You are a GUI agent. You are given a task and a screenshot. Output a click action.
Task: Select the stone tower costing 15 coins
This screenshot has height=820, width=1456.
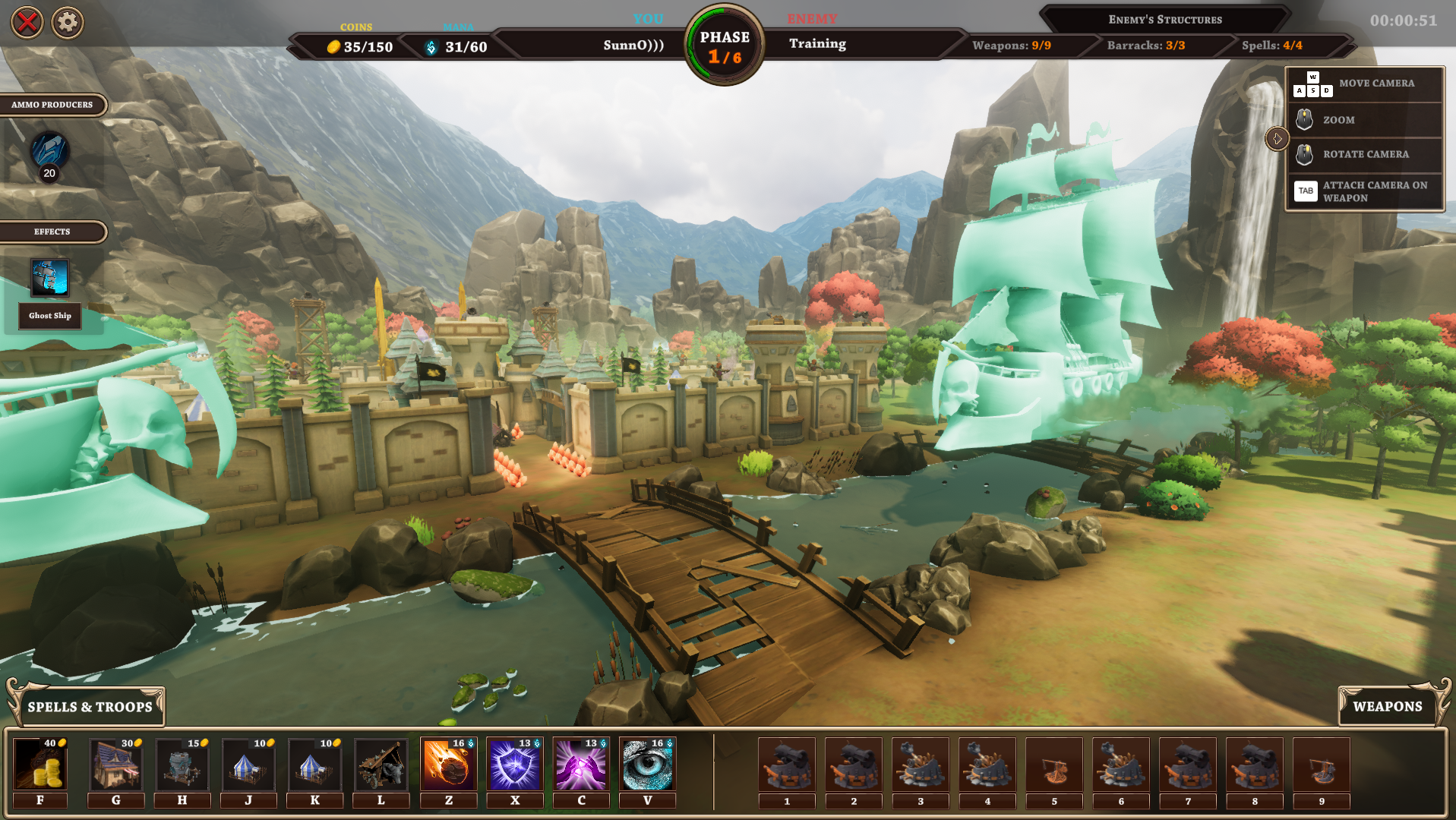coord(182,765)
